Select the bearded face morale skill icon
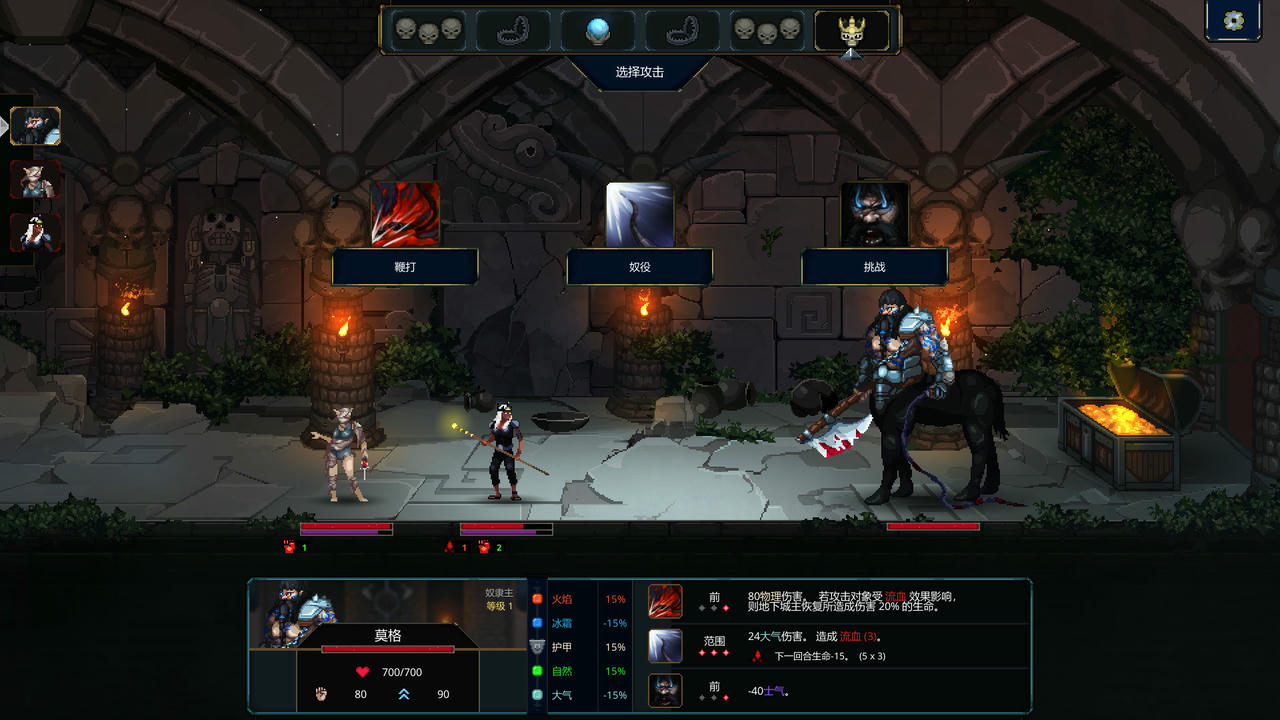 pyautogui.click(x=665, y=690)
